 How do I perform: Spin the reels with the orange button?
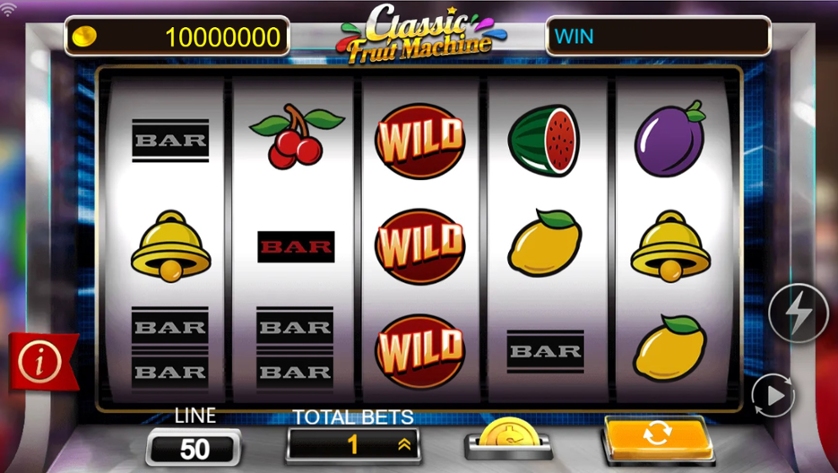coord(658,438)
